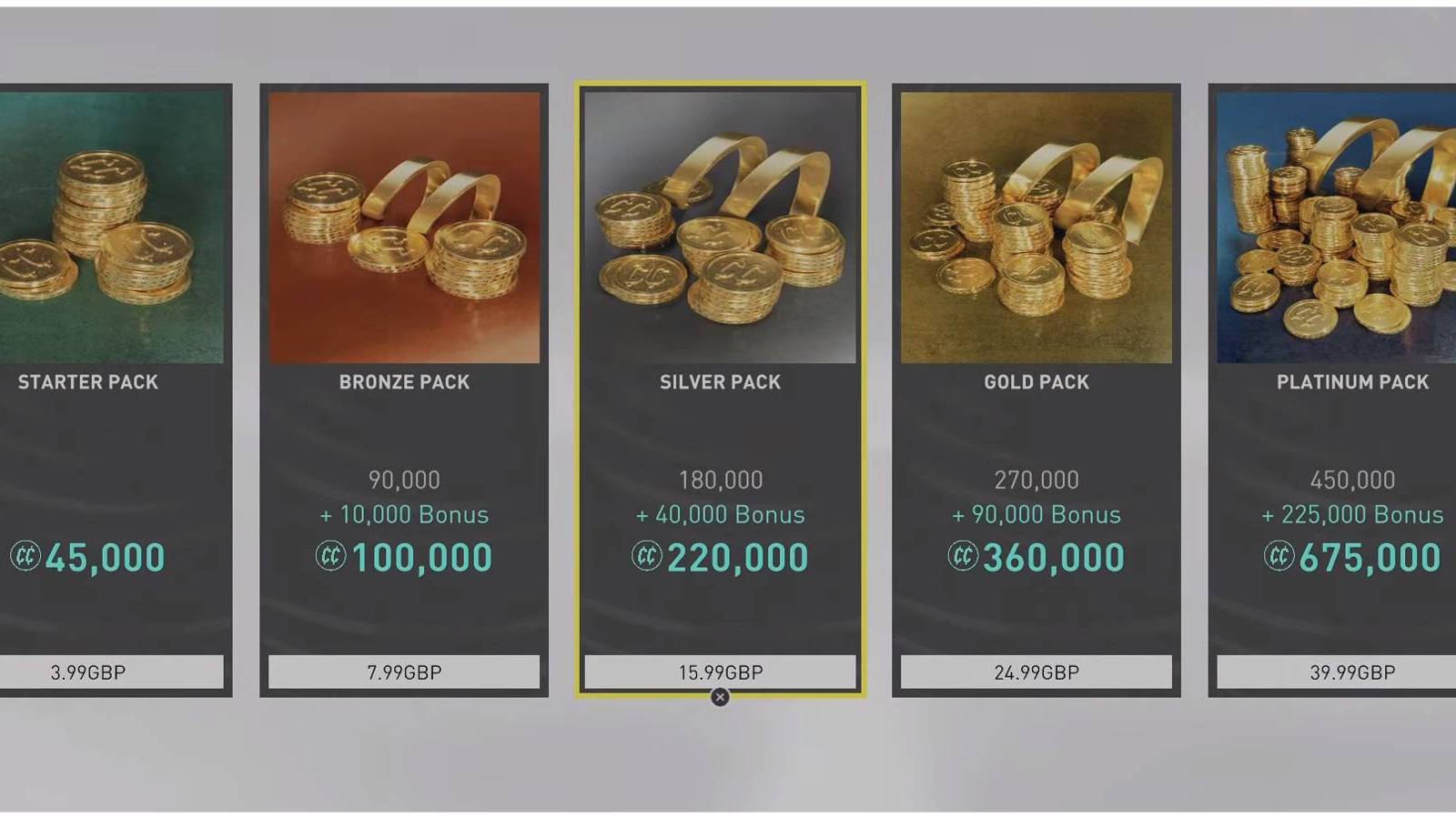Click the Bronze Pack coin image
This screenshot has width=1456, height=819.
coord(404,223)
